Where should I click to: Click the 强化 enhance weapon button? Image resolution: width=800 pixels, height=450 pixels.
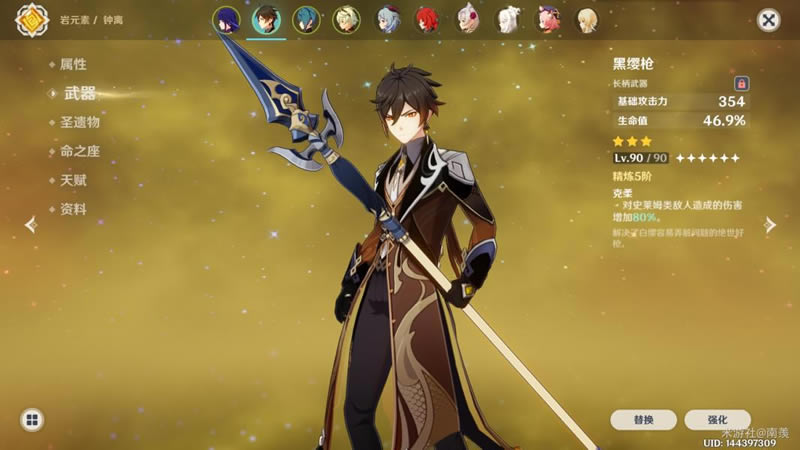coord(715,420)
